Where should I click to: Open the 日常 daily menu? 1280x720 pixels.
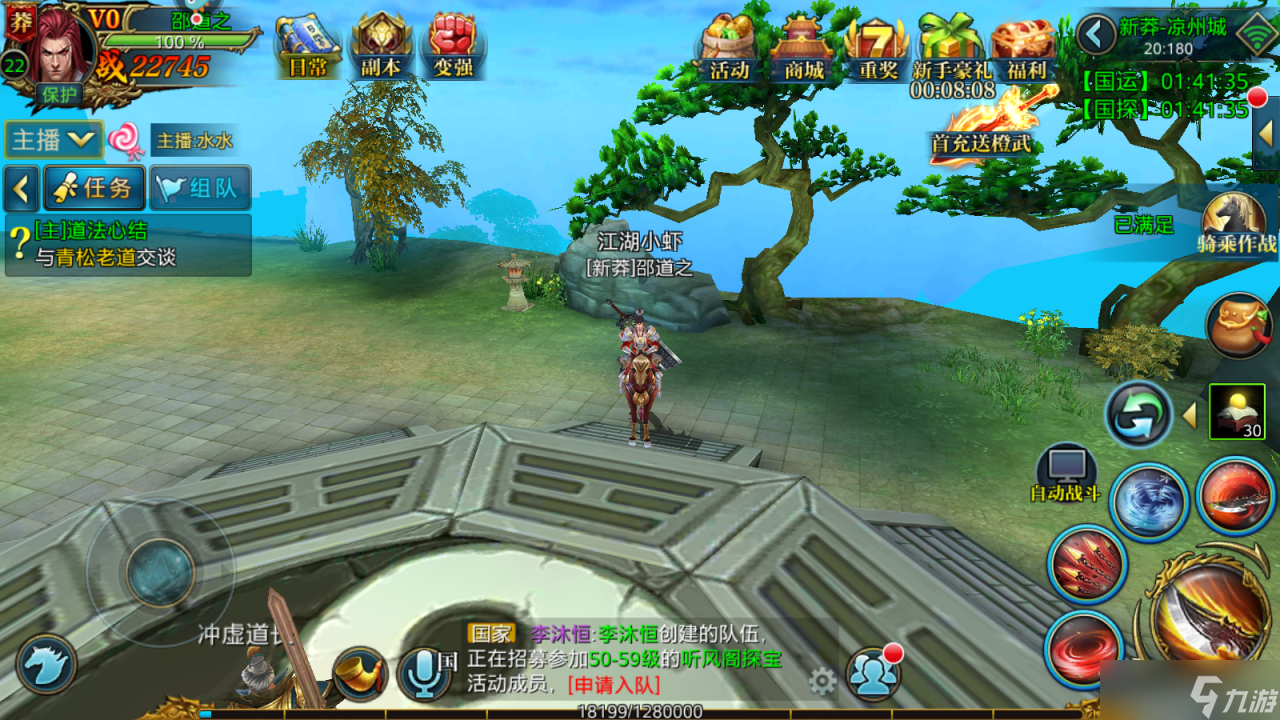(x=306, y=45)
